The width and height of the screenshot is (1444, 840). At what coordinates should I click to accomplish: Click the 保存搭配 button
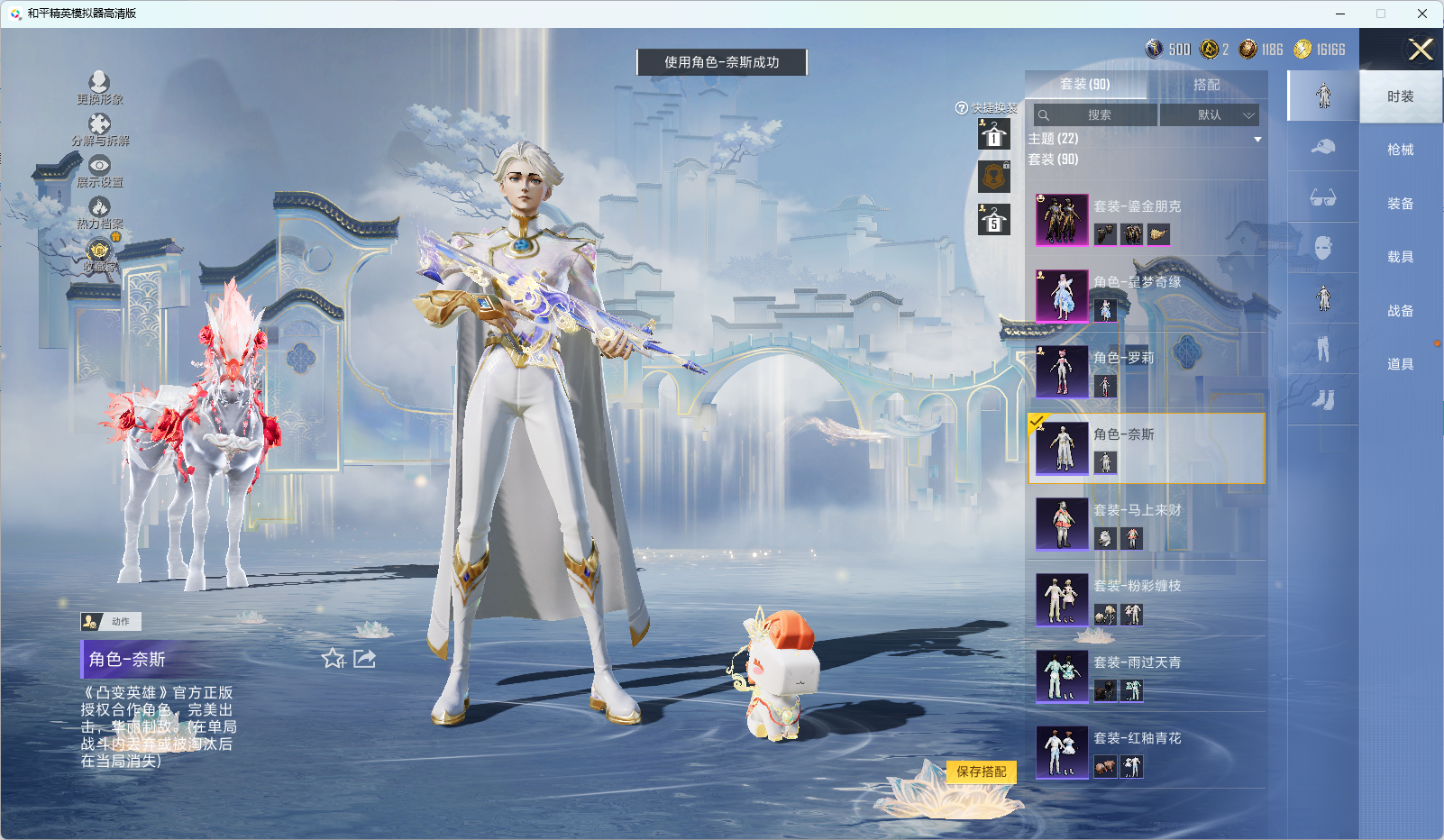[x=981, y=772]
